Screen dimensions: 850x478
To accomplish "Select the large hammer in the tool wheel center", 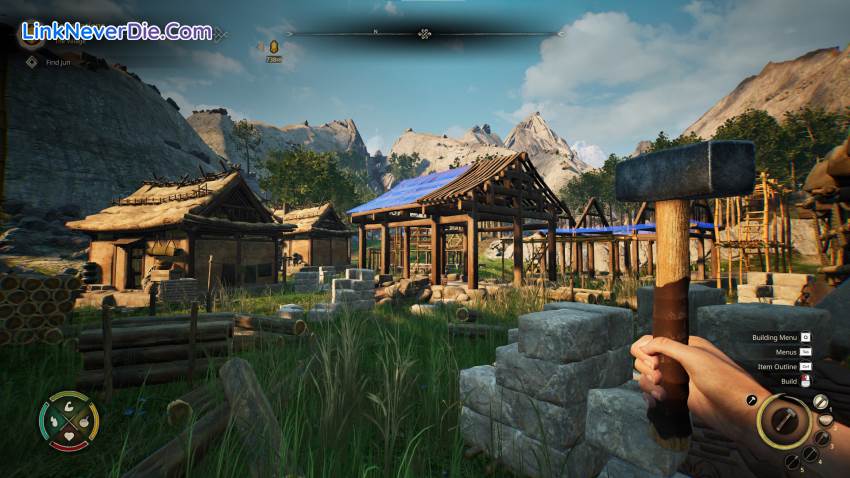I will pyautogui.click(x=783, y=421).
